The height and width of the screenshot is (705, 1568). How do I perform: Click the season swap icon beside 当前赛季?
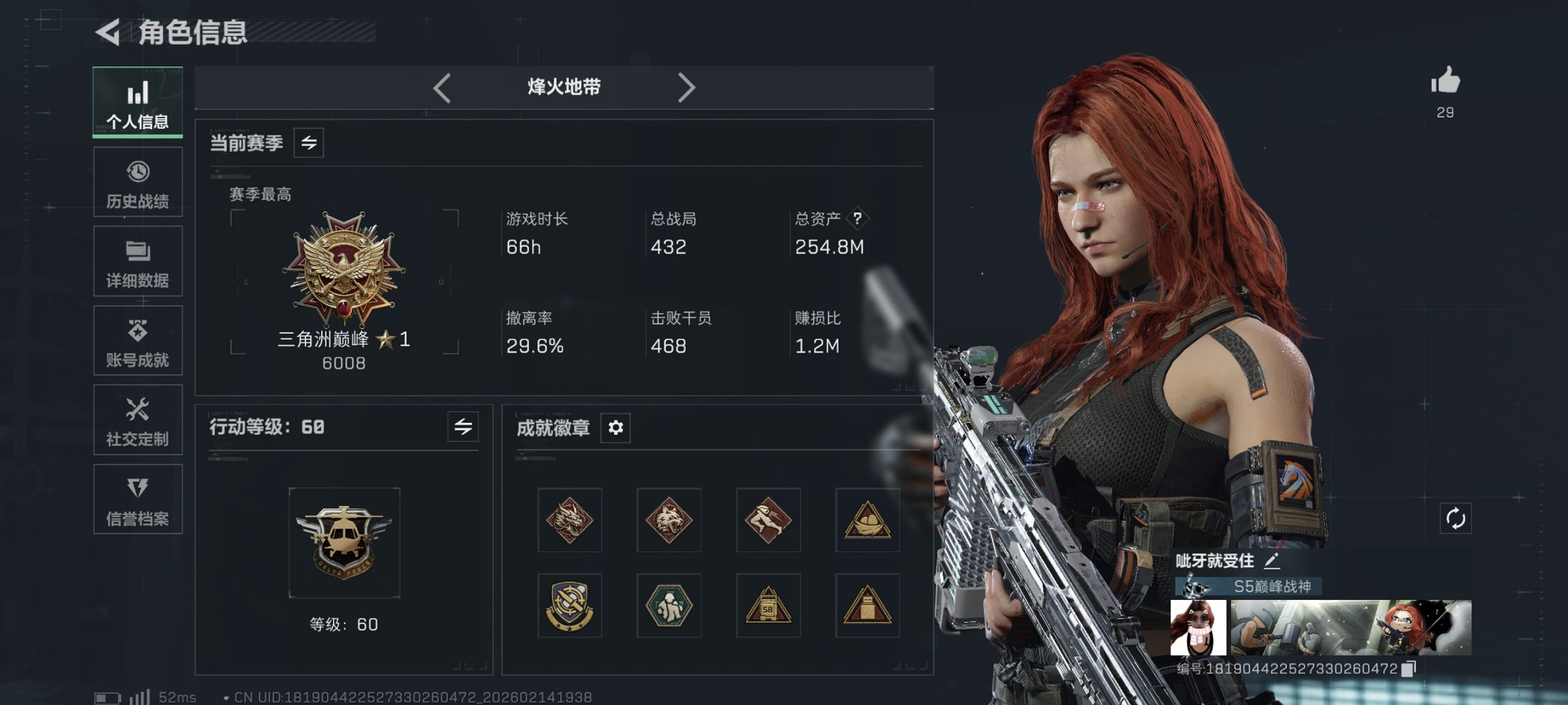coord(310,143)
